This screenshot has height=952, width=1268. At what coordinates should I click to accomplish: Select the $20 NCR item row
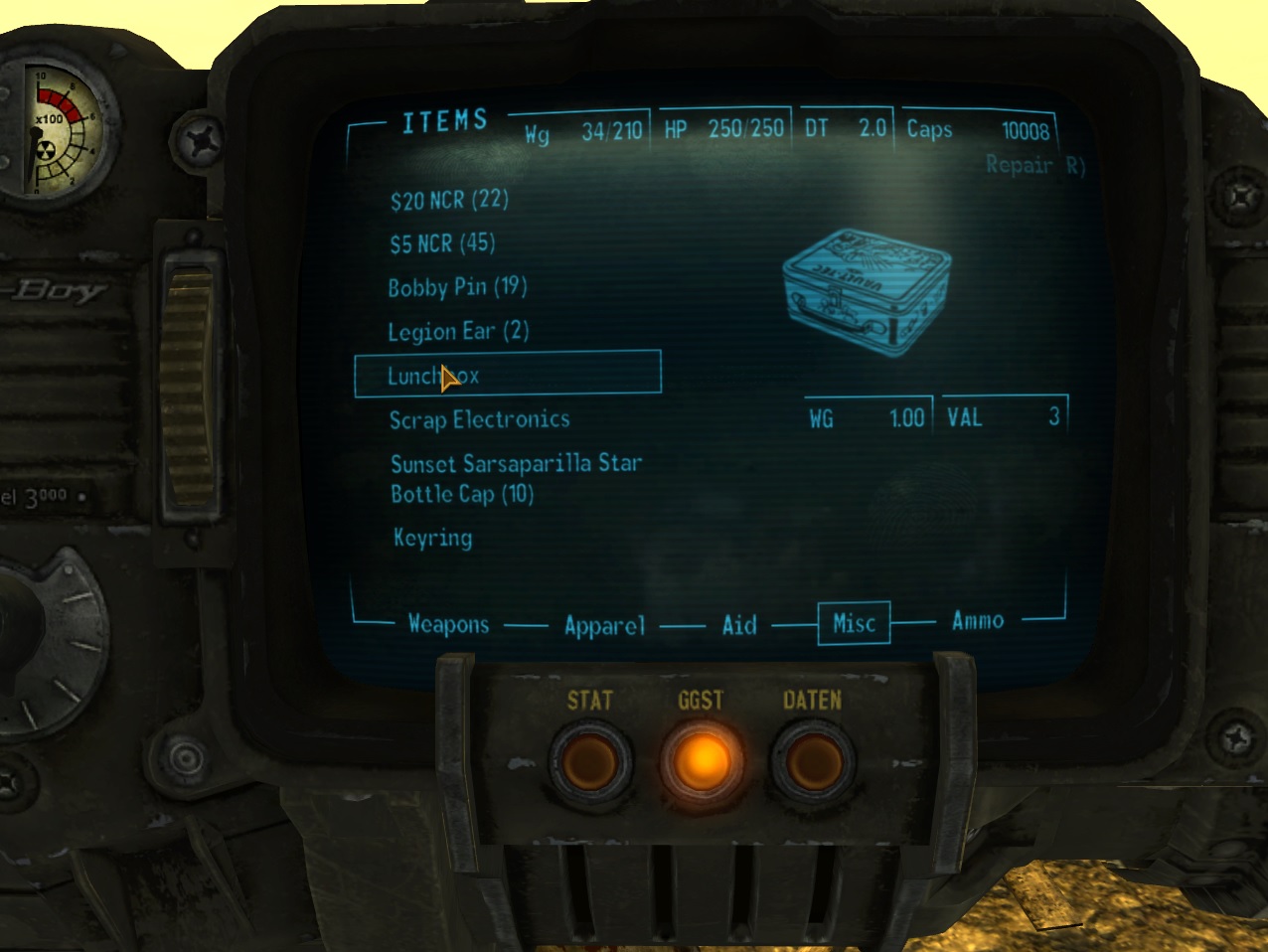click(449, 201)
